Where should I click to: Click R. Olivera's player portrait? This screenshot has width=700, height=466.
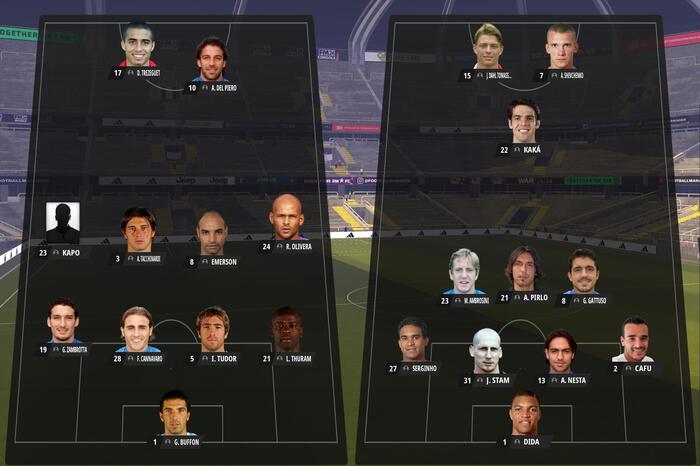(x=286, y=218)
